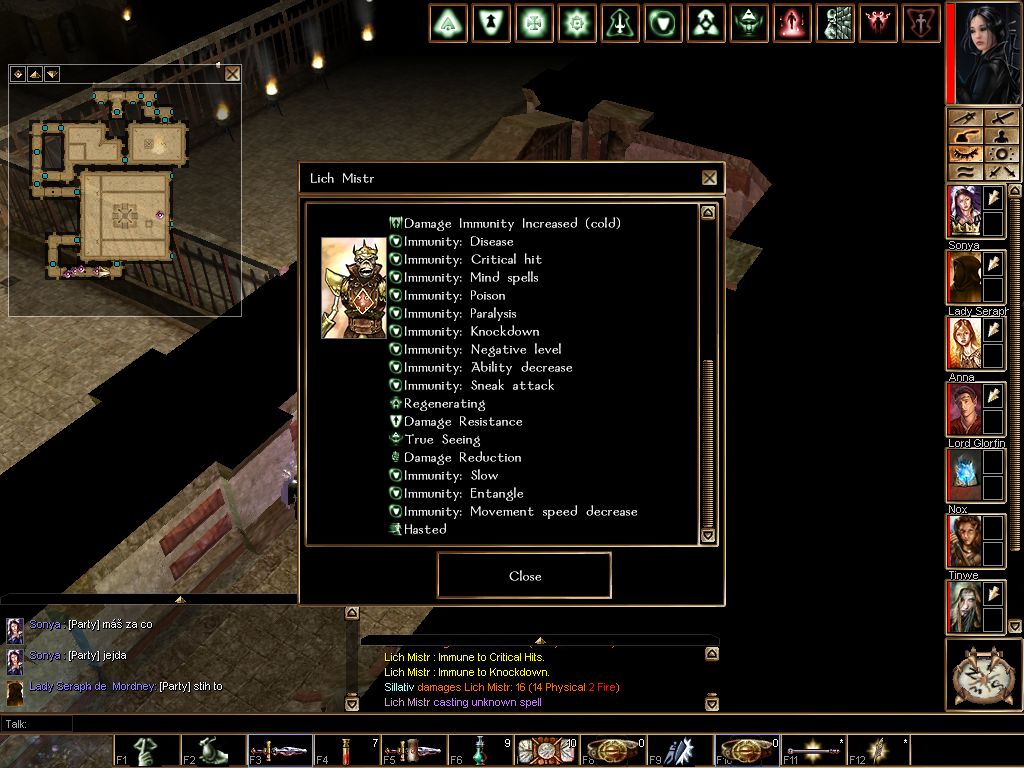The image size is (1024, 768).
Task: Click the effects list scroll-up arrow
Action: pos(708,212)
